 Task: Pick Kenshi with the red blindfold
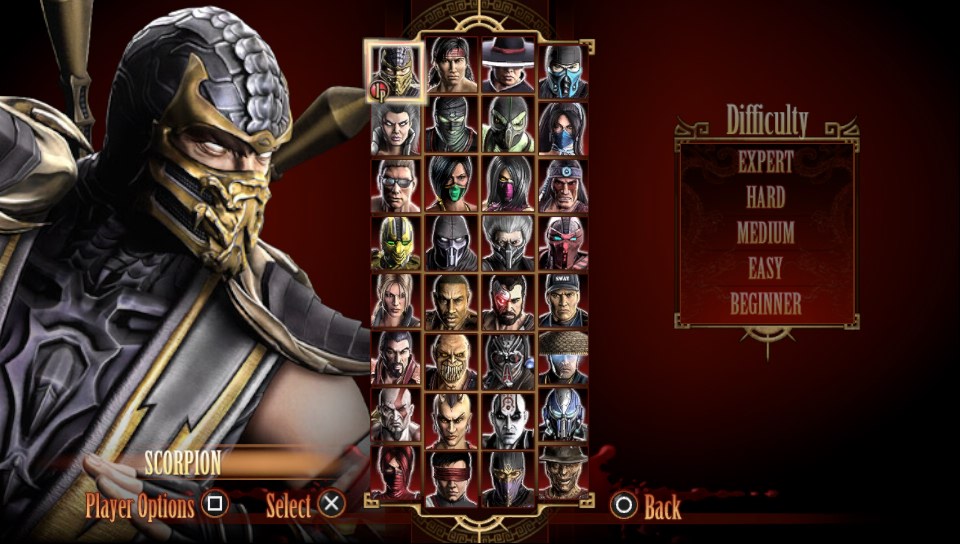[452, 475]
